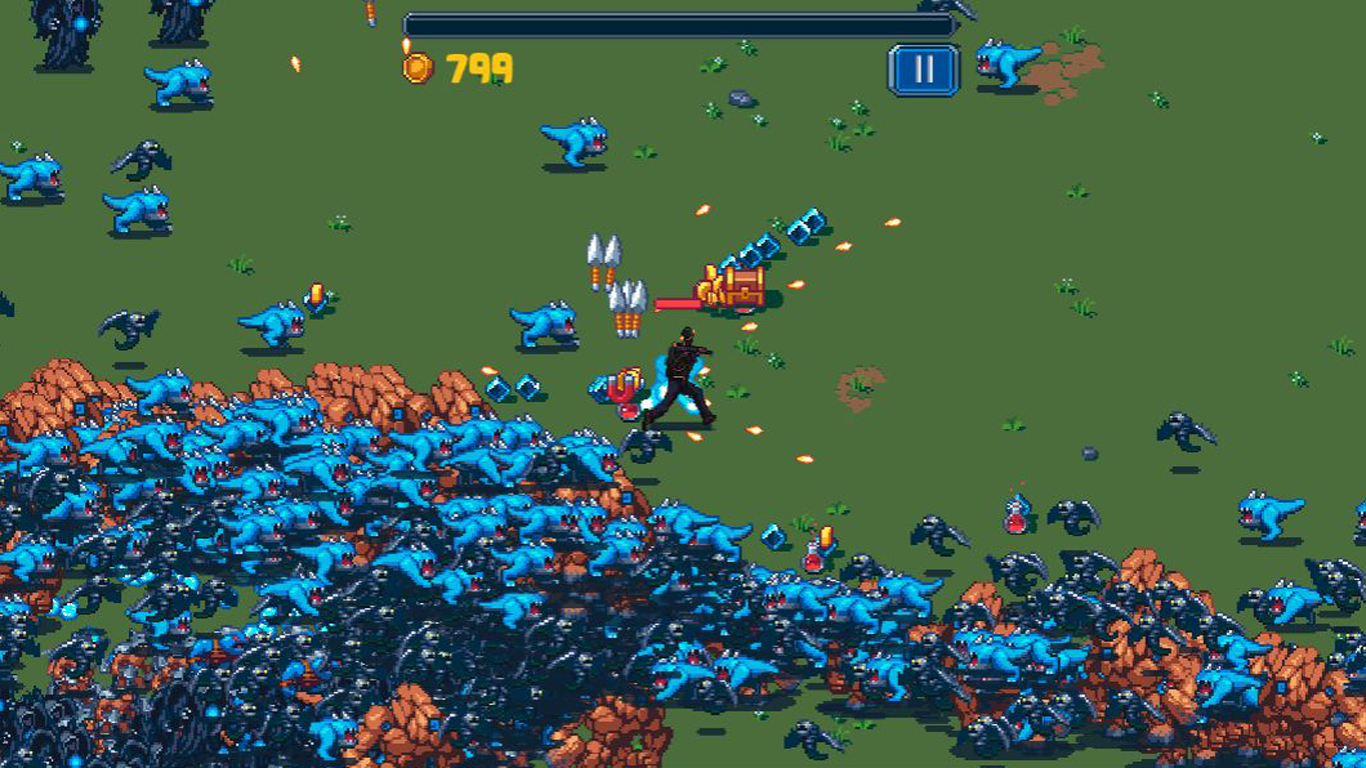Viewport: 1366px width, 768px height.
Task: Click the candle pickup on the left rocks
Action: [x=316, y=293]
